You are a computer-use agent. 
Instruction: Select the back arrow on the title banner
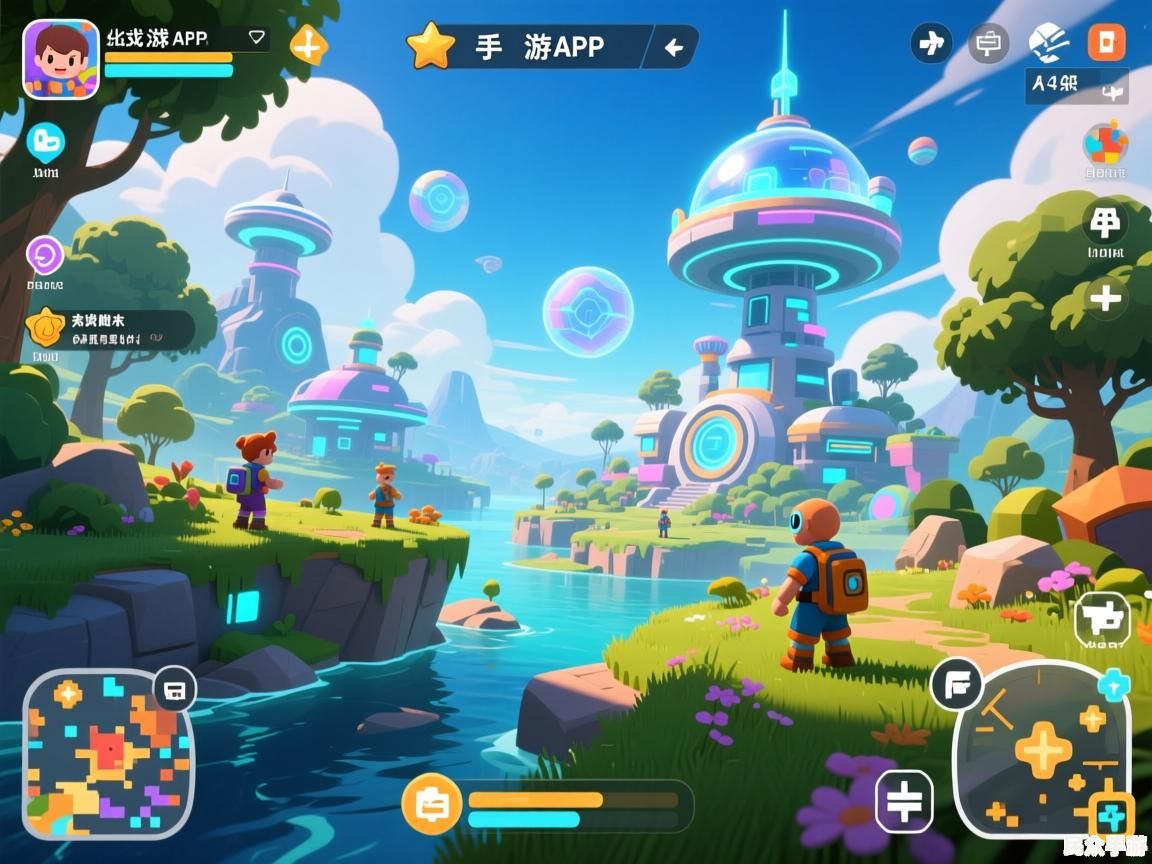tap(674, 47)
